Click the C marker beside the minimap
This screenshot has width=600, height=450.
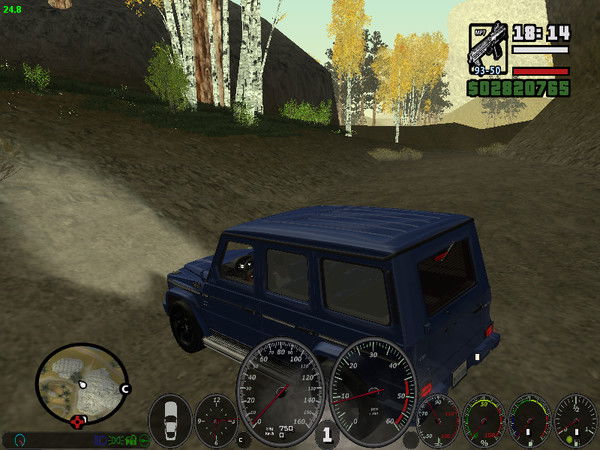125,388
